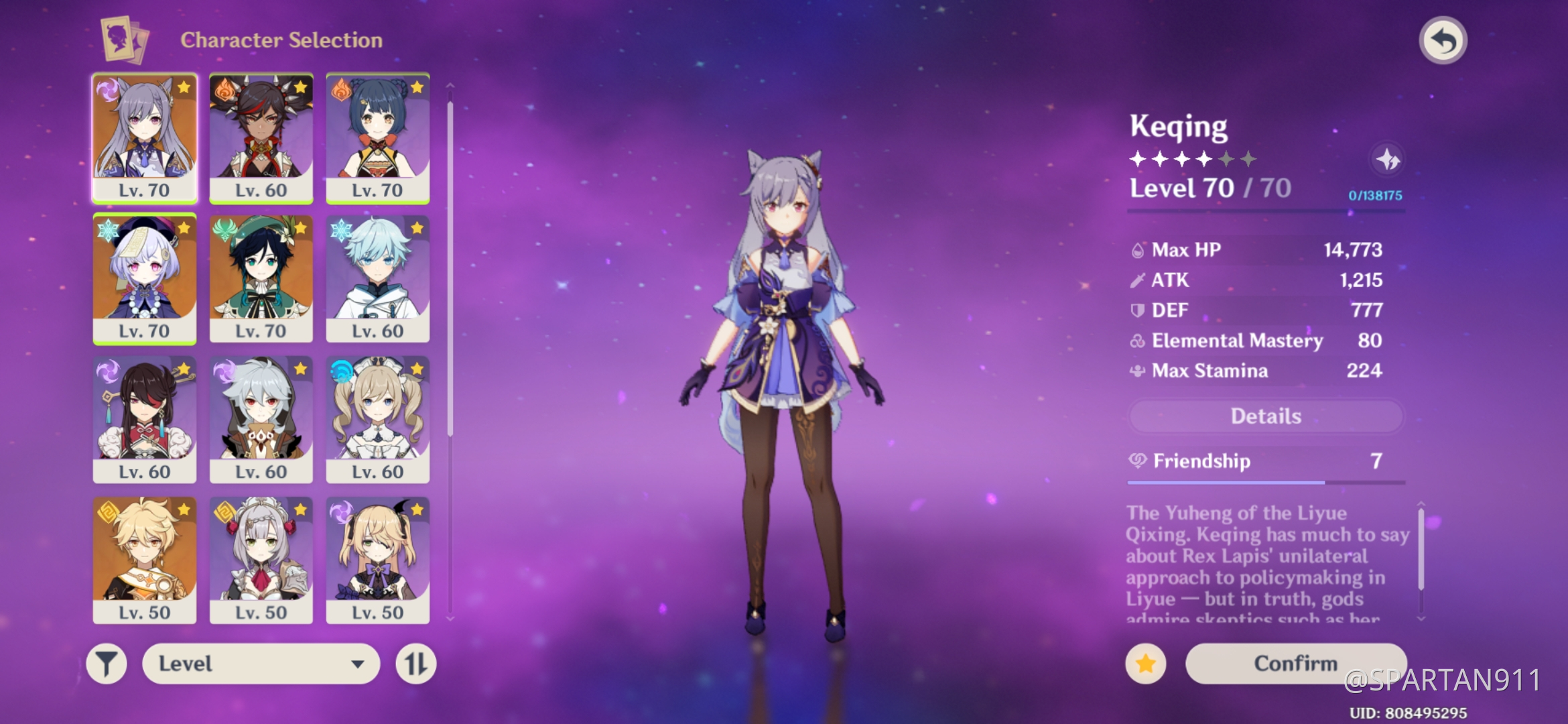Go back with the return arrow

(1443, 41)
